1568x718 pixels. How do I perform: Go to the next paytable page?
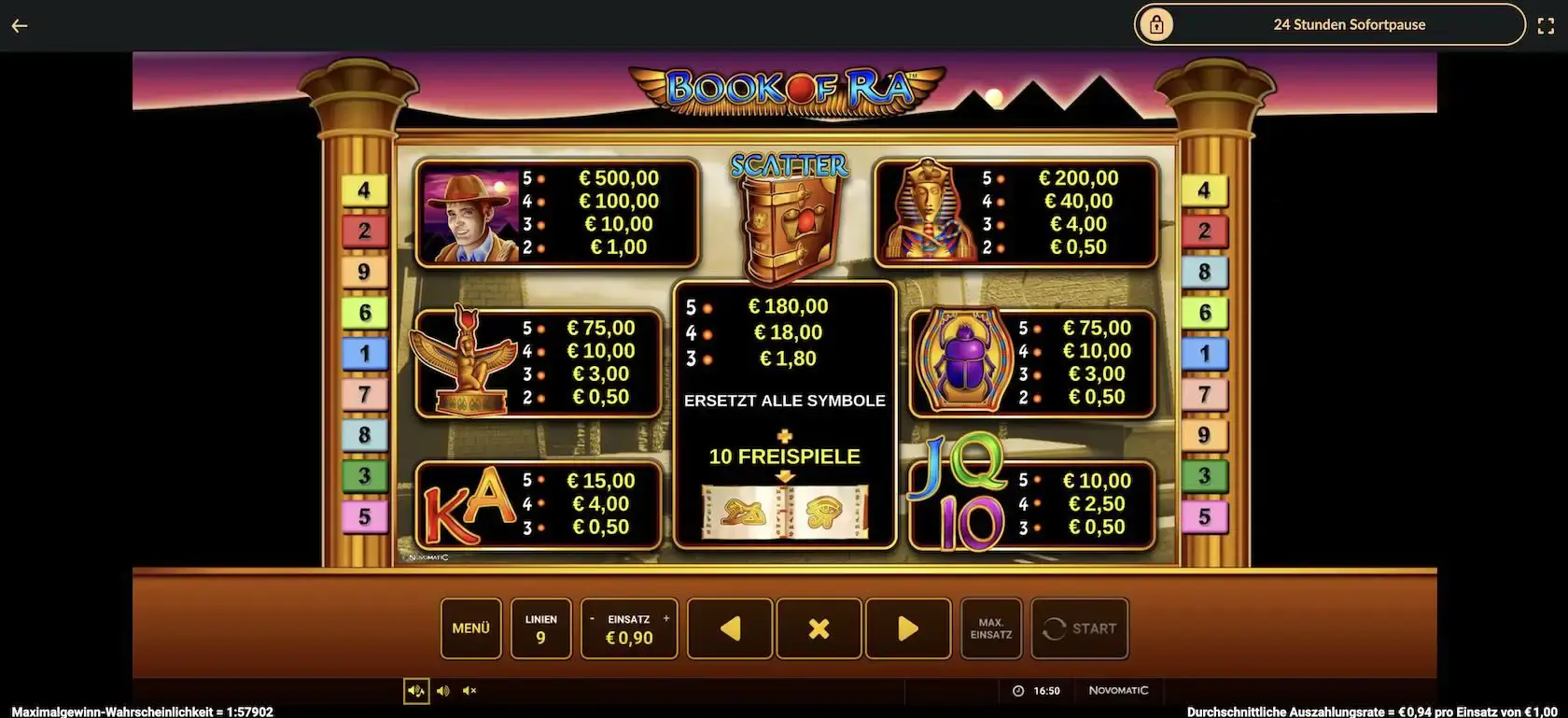pos(907,628)
